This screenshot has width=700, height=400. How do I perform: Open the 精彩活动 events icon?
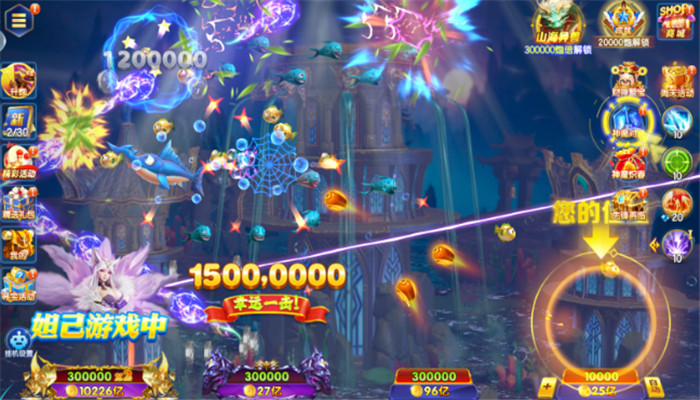19,160
